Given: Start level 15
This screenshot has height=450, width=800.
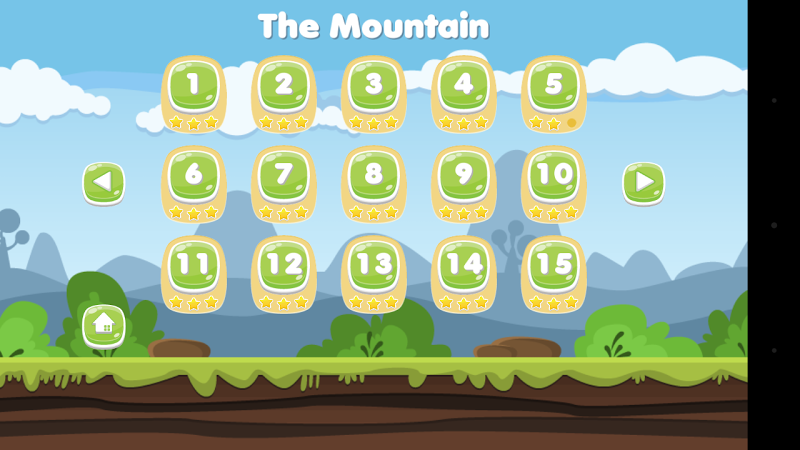Looking at the screenshot, I should [554, 268].
